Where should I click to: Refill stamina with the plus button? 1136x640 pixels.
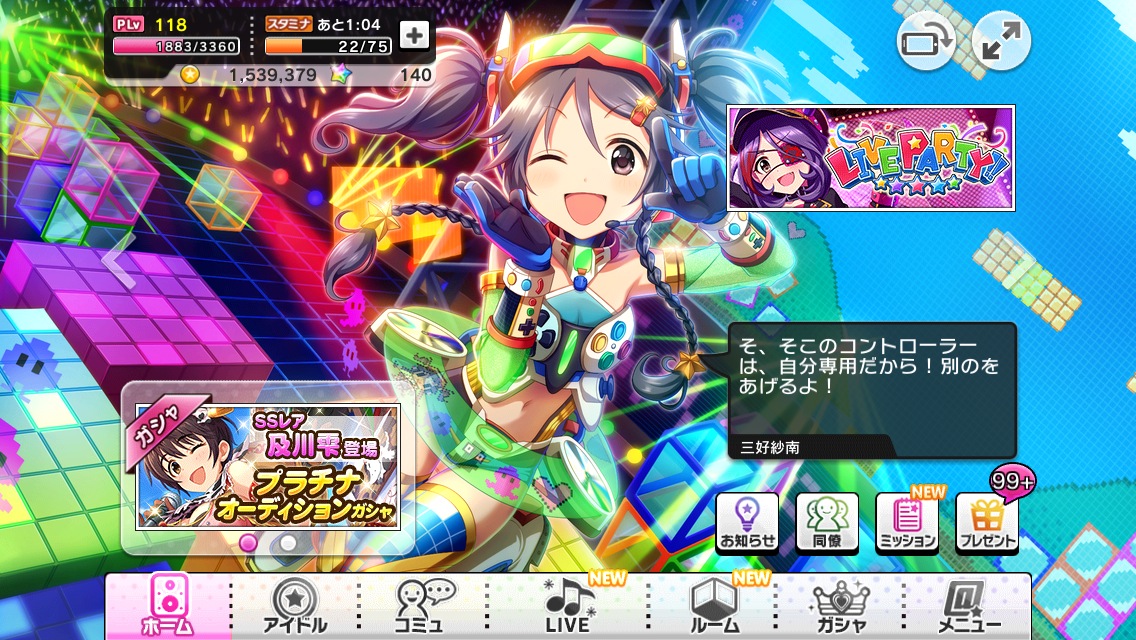414,35
